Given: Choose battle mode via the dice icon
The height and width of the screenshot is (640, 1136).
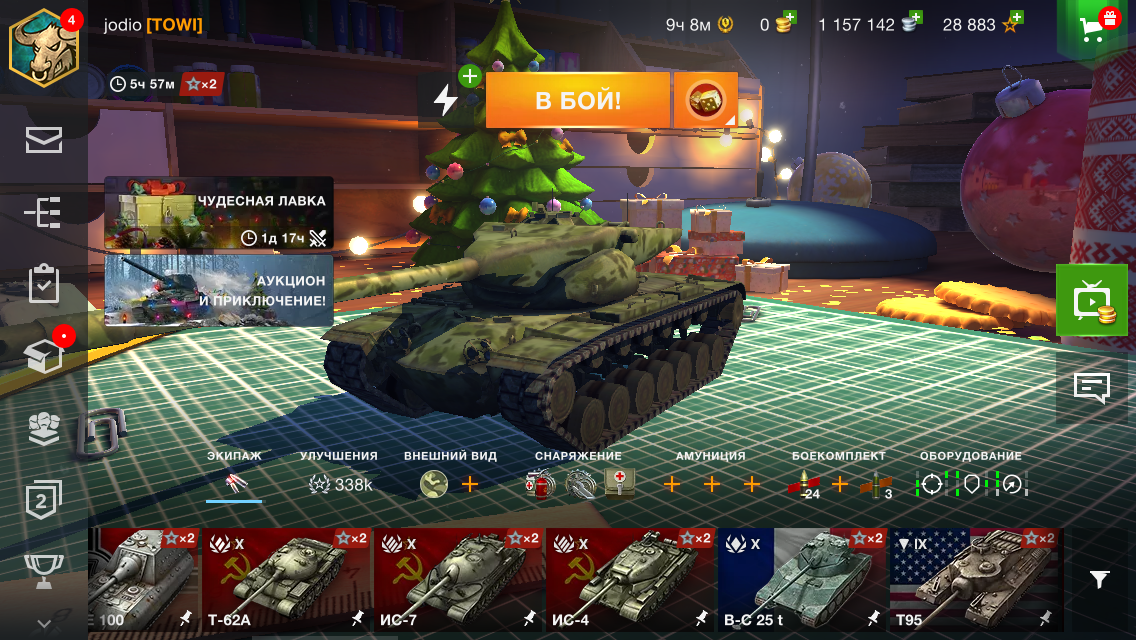Looking at the screenshot, I should pyautogui.click(x=705, y=100).
